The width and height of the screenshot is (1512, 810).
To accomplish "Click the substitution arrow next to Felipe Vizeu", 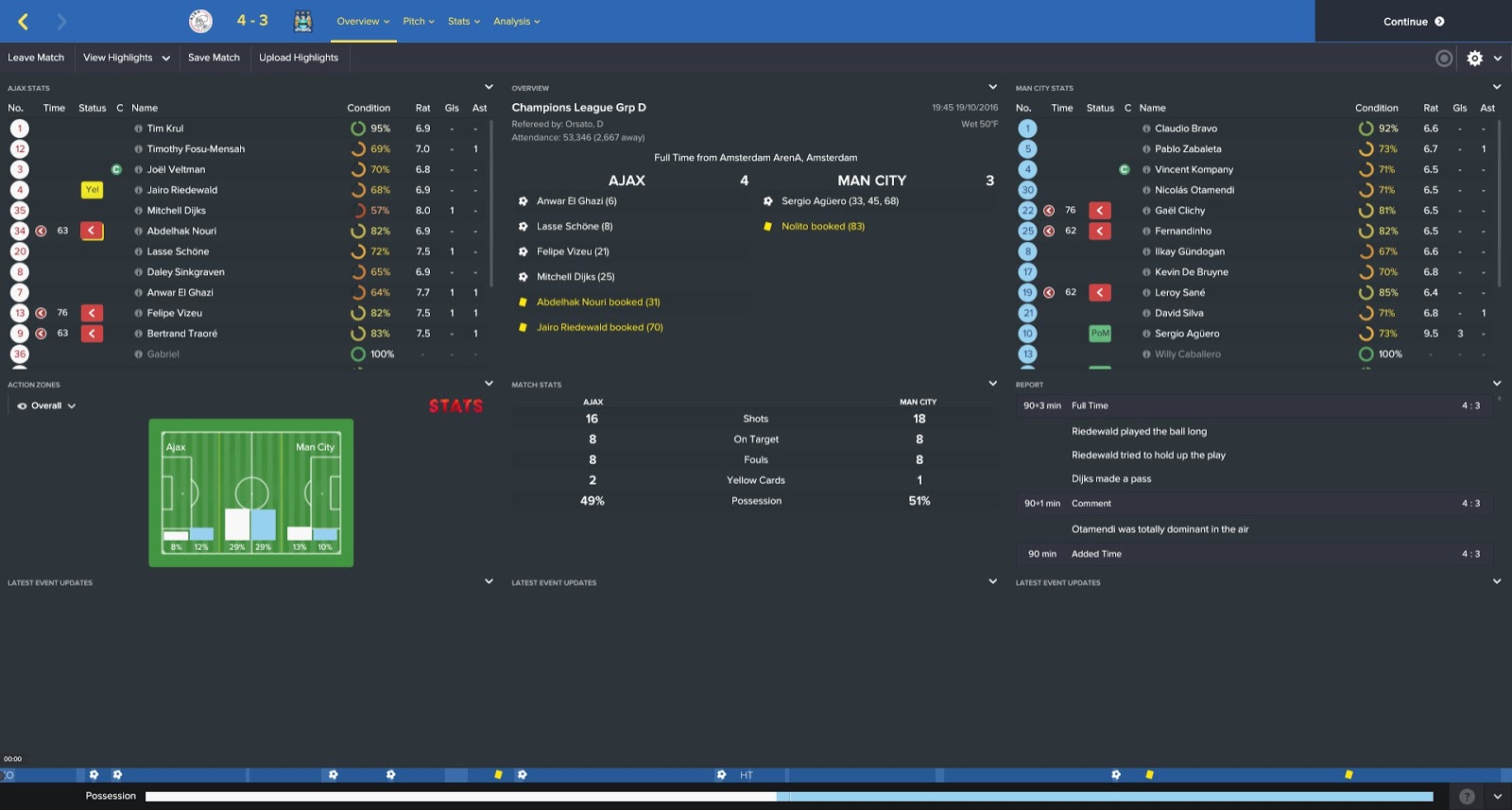I will (x=92, y=312).
